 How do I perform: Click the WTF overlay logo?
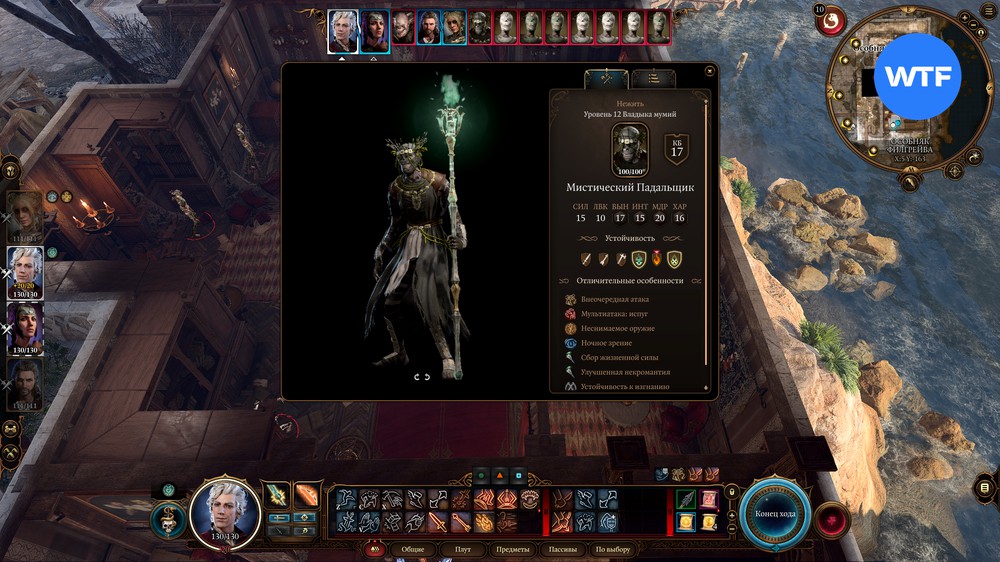pos(917,77)
